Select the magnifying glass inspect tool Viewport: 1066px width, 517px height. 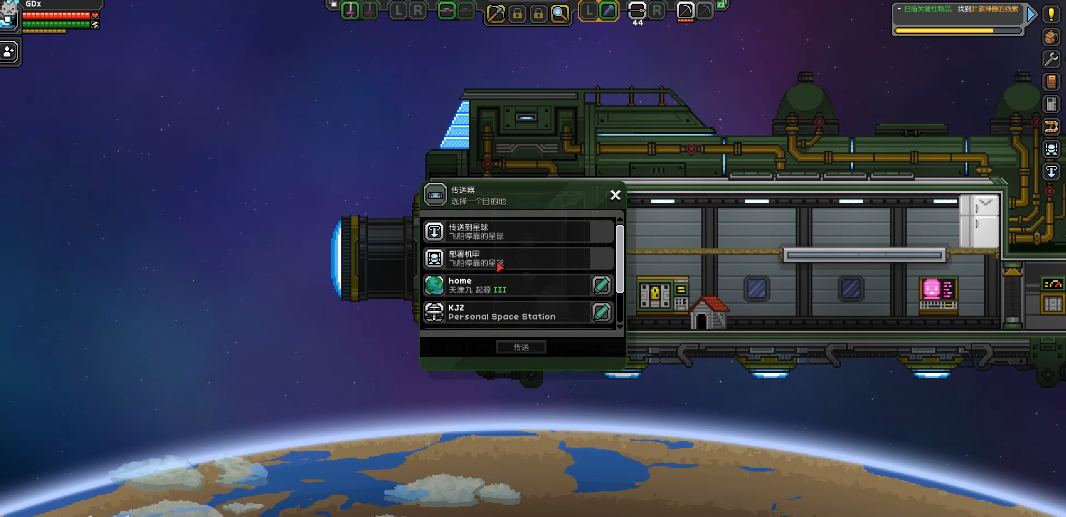click(560, 12)
